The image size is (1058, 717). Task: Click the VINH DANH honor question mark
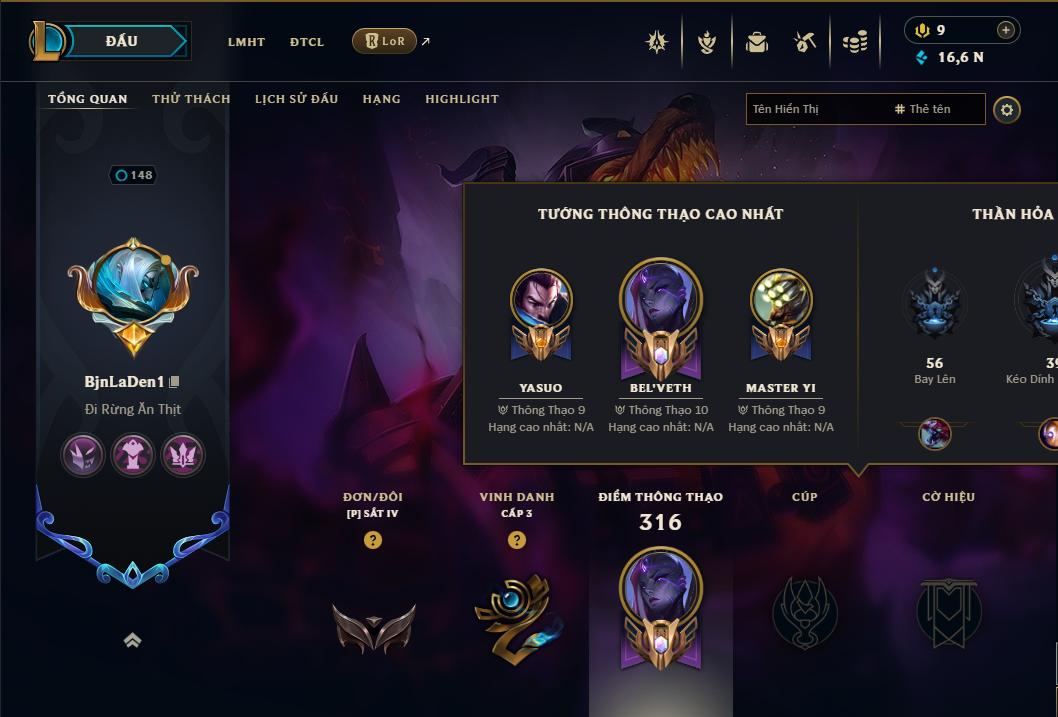517,540
